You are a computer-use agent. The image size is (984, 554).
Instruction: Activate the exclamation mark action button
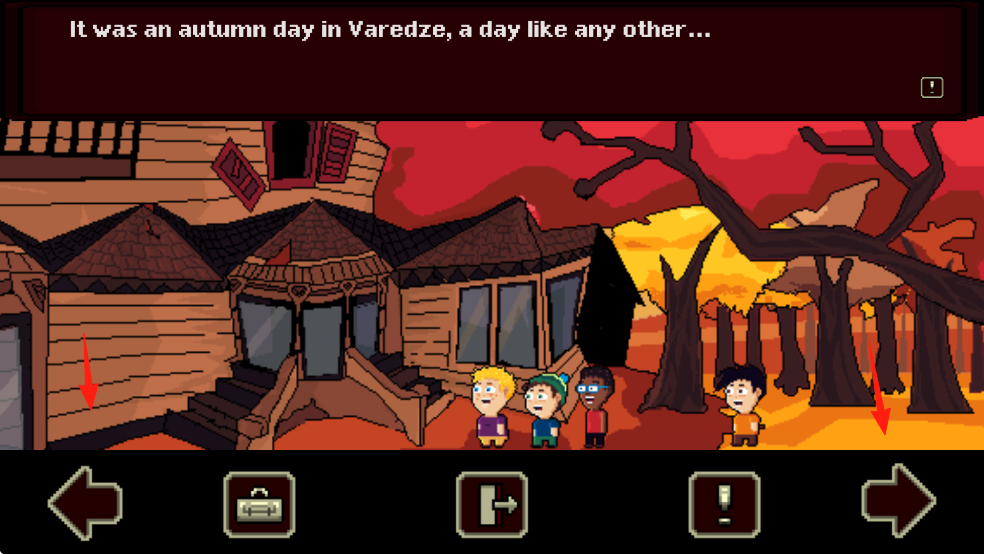coord(725,504)
